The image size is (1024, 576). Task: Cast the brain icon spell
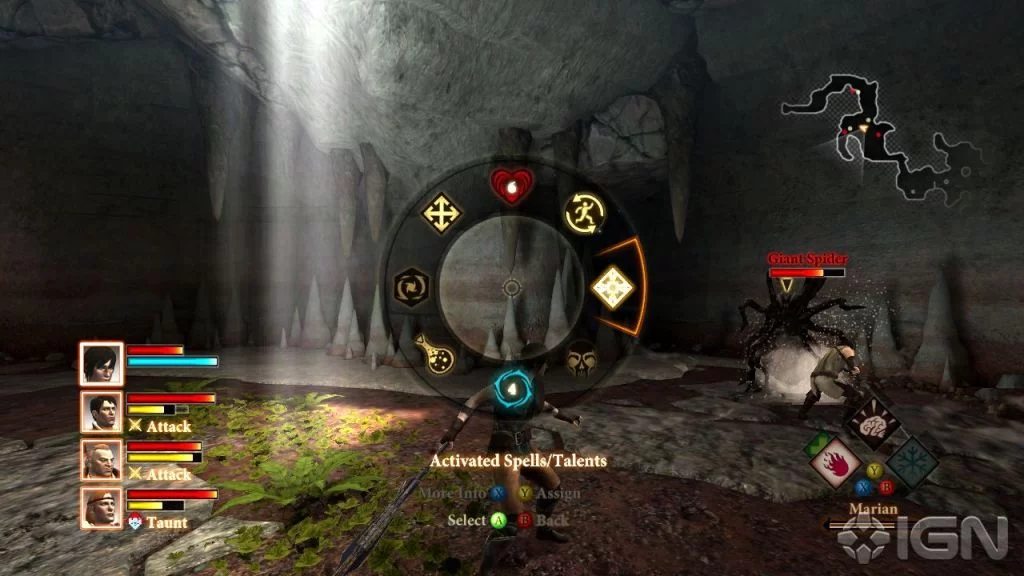click(872, 423)
